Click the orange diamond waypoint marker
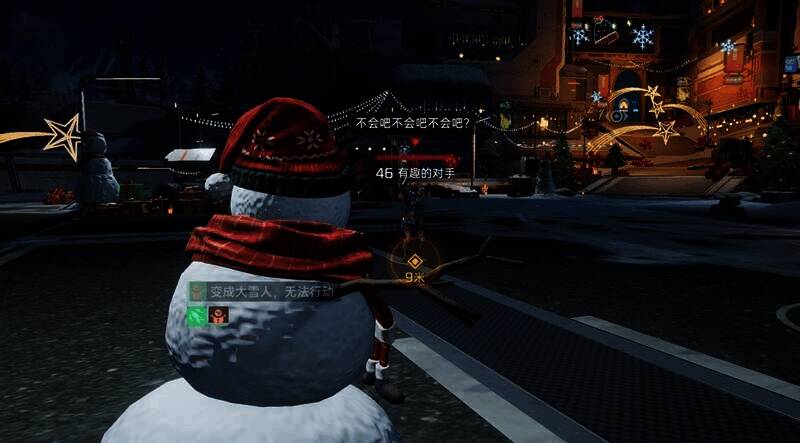The width and height of the screenshot is (800, 443). [414, 261]
